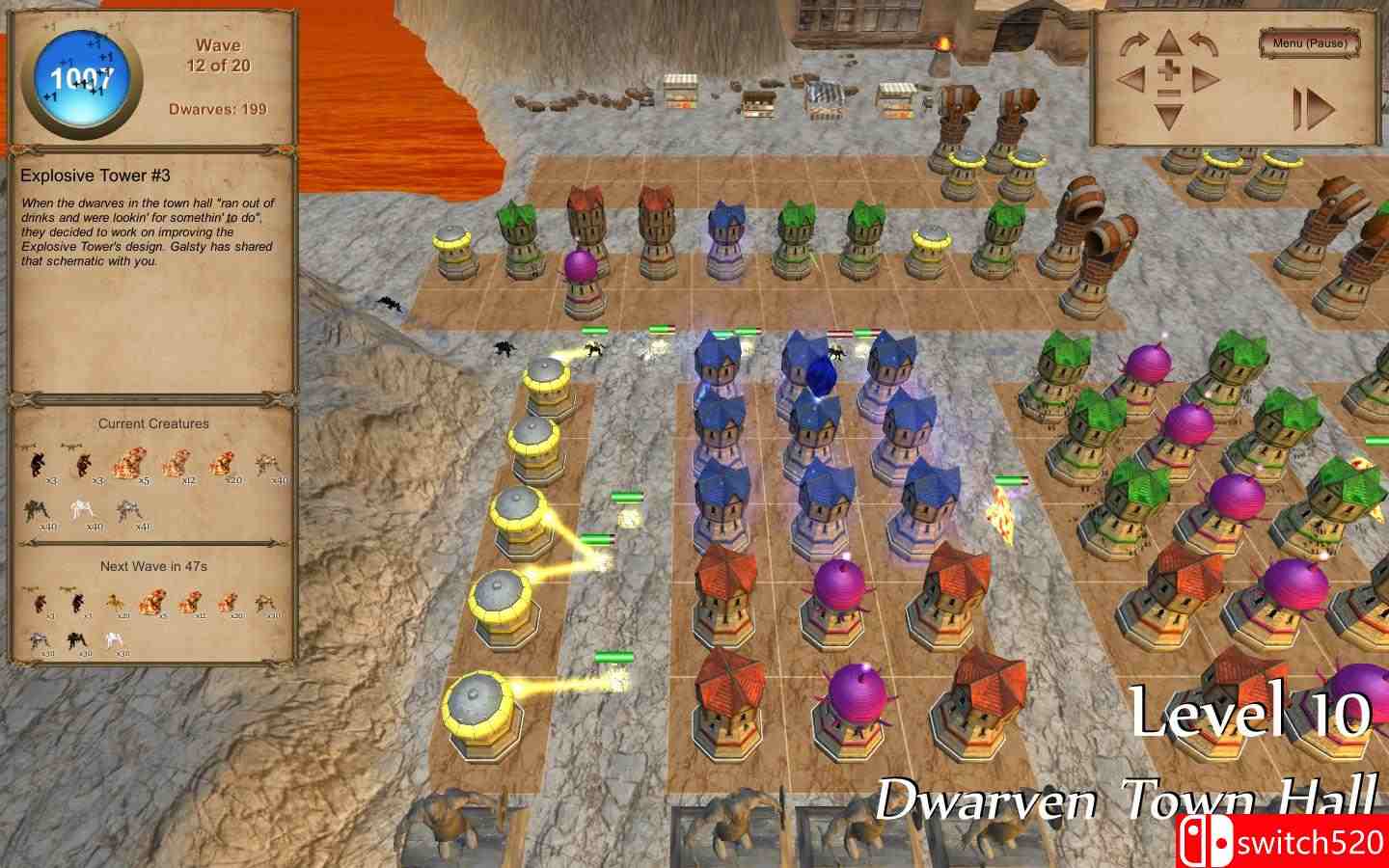Screen dimensions: 1389x868
Task: Click the upward camera pan arrow
Action: tap(1168, 42)
